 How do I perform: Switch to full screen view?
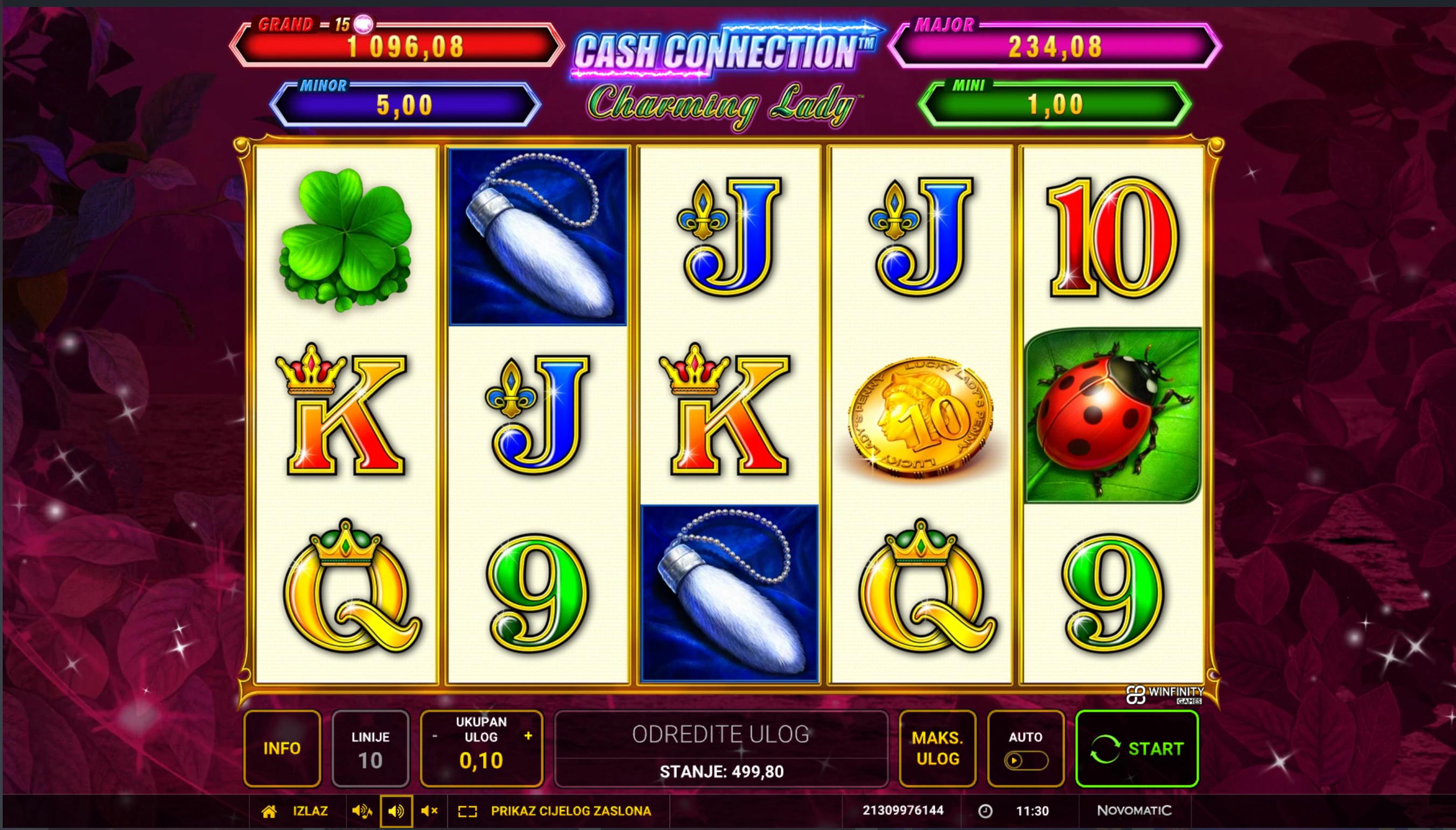(x=556, y=811)
